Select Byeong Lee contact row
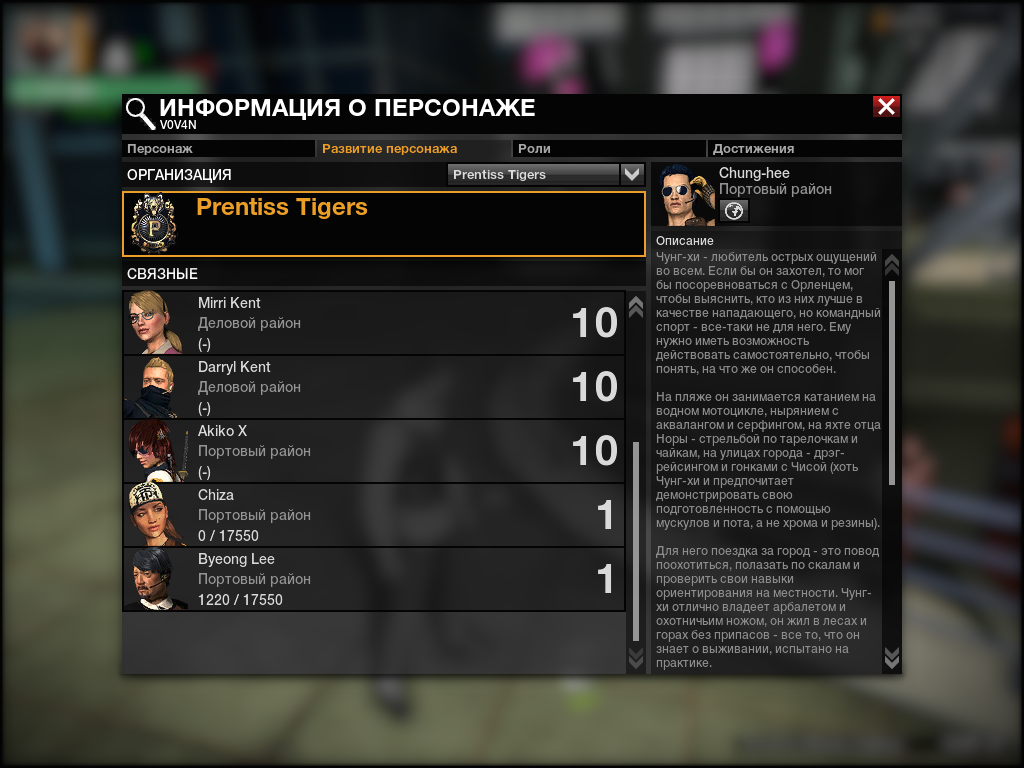 coord(374,579)
